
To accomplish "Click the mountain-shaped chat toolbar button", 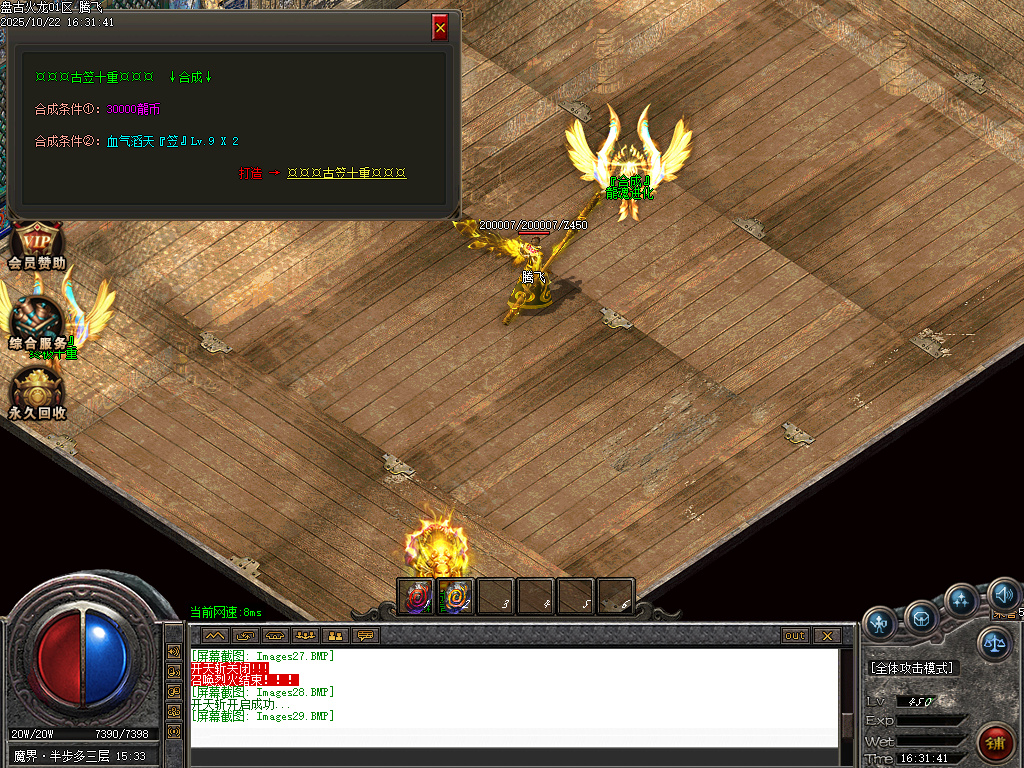I will pos(215,635).
